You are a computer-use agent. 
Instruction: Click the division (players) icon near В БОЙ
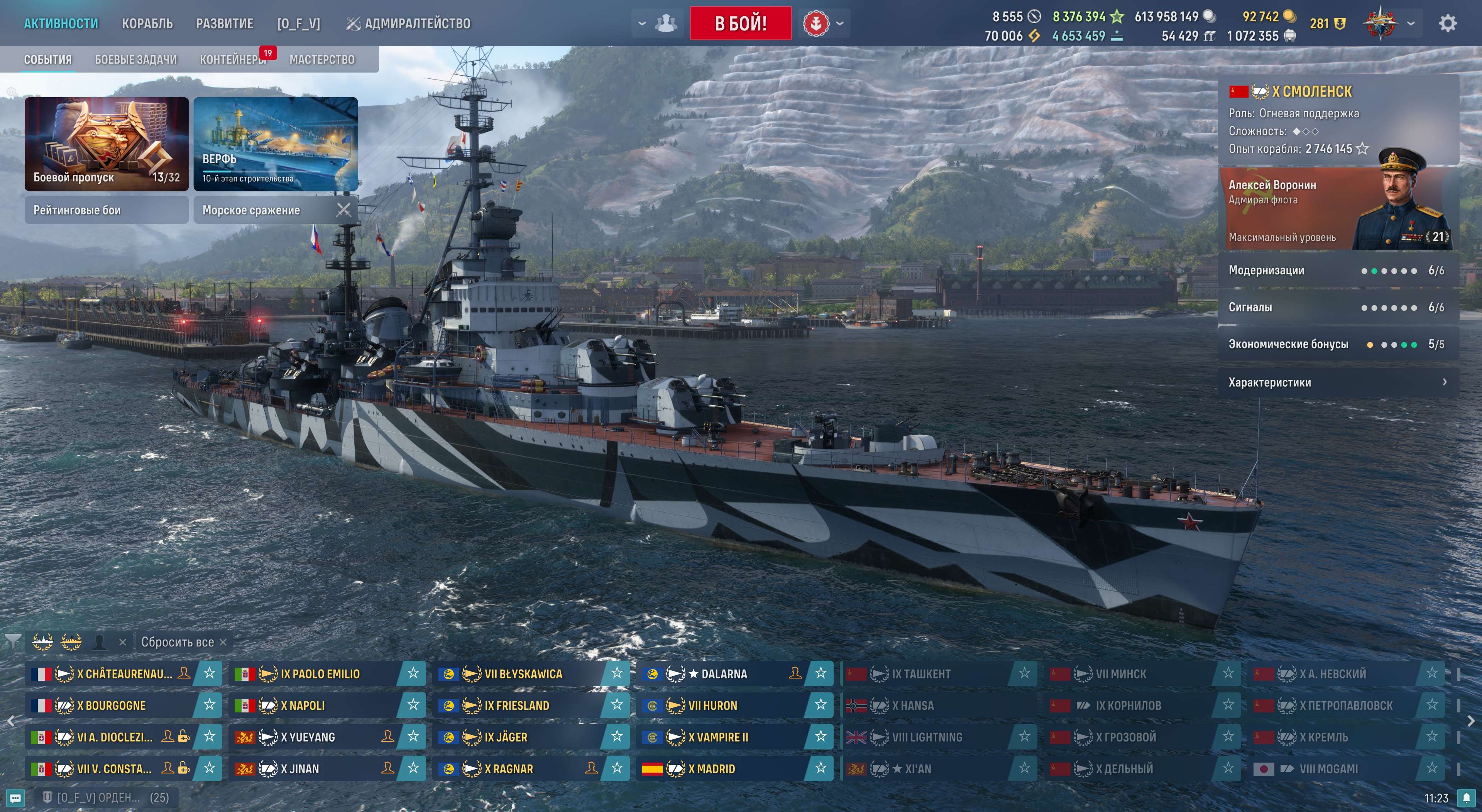(x=666, y=23)
